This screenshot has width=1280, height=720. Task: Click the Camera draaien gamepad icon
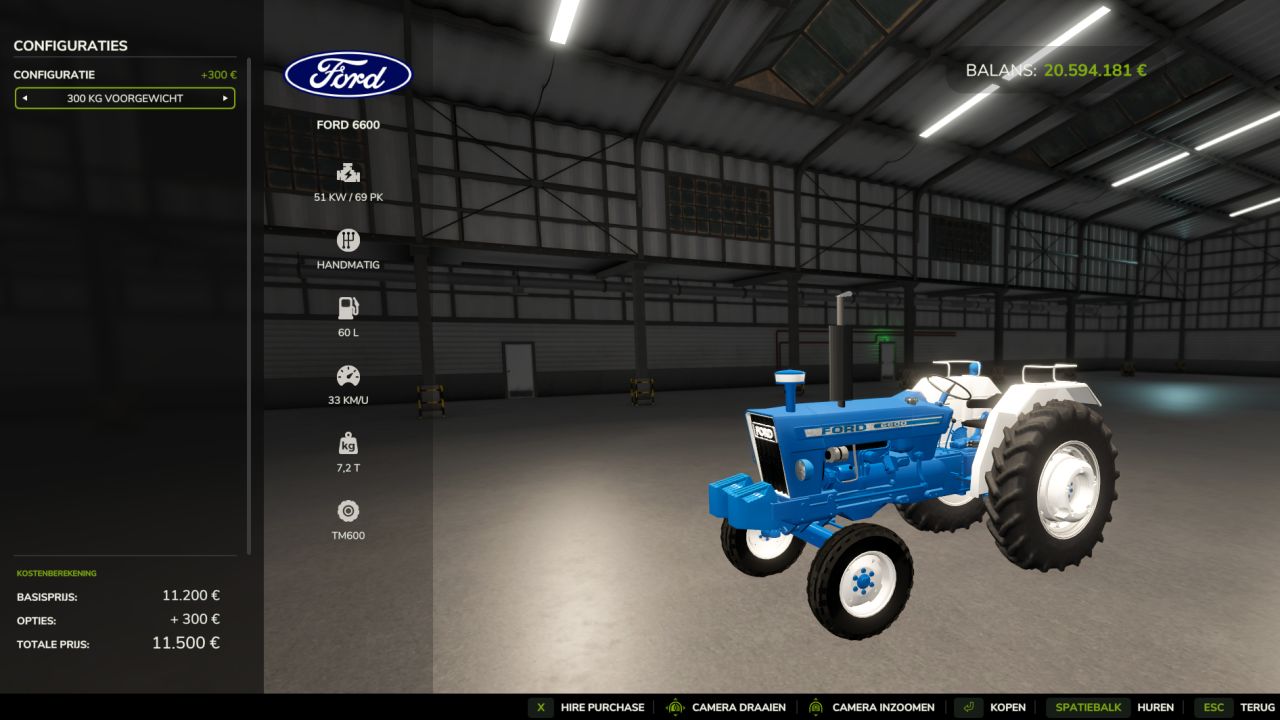(x=675, y=707)
